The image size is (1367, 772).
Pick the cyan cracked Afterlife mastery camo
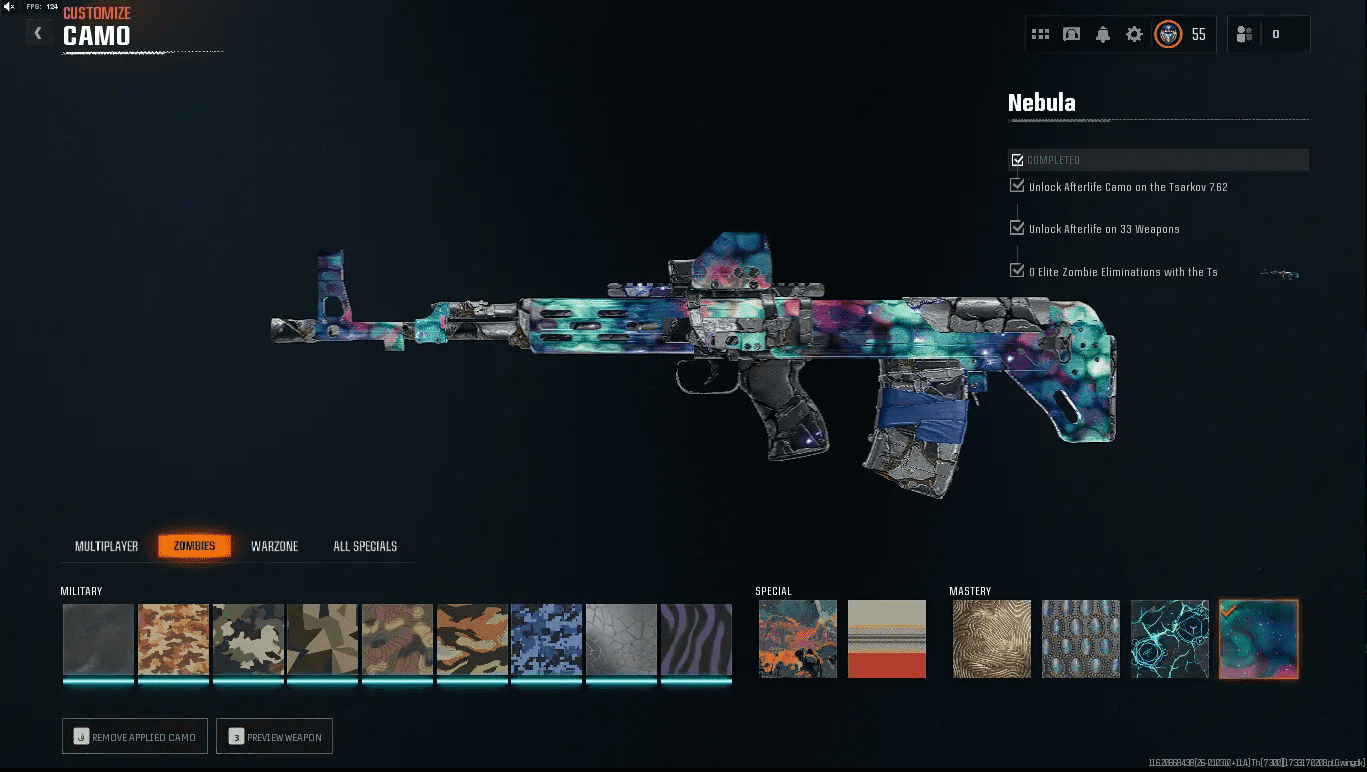pos(1169,639)
